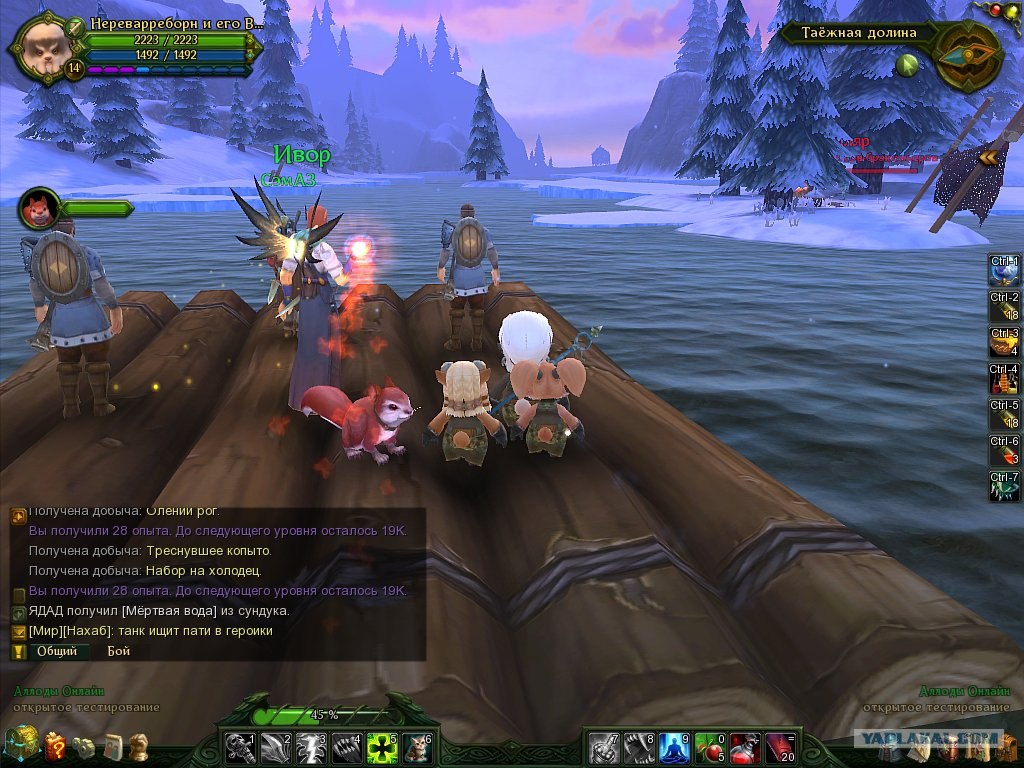Use the kitten ability in slot 6
Viewport: 1024px width, 768px height.
417,747
